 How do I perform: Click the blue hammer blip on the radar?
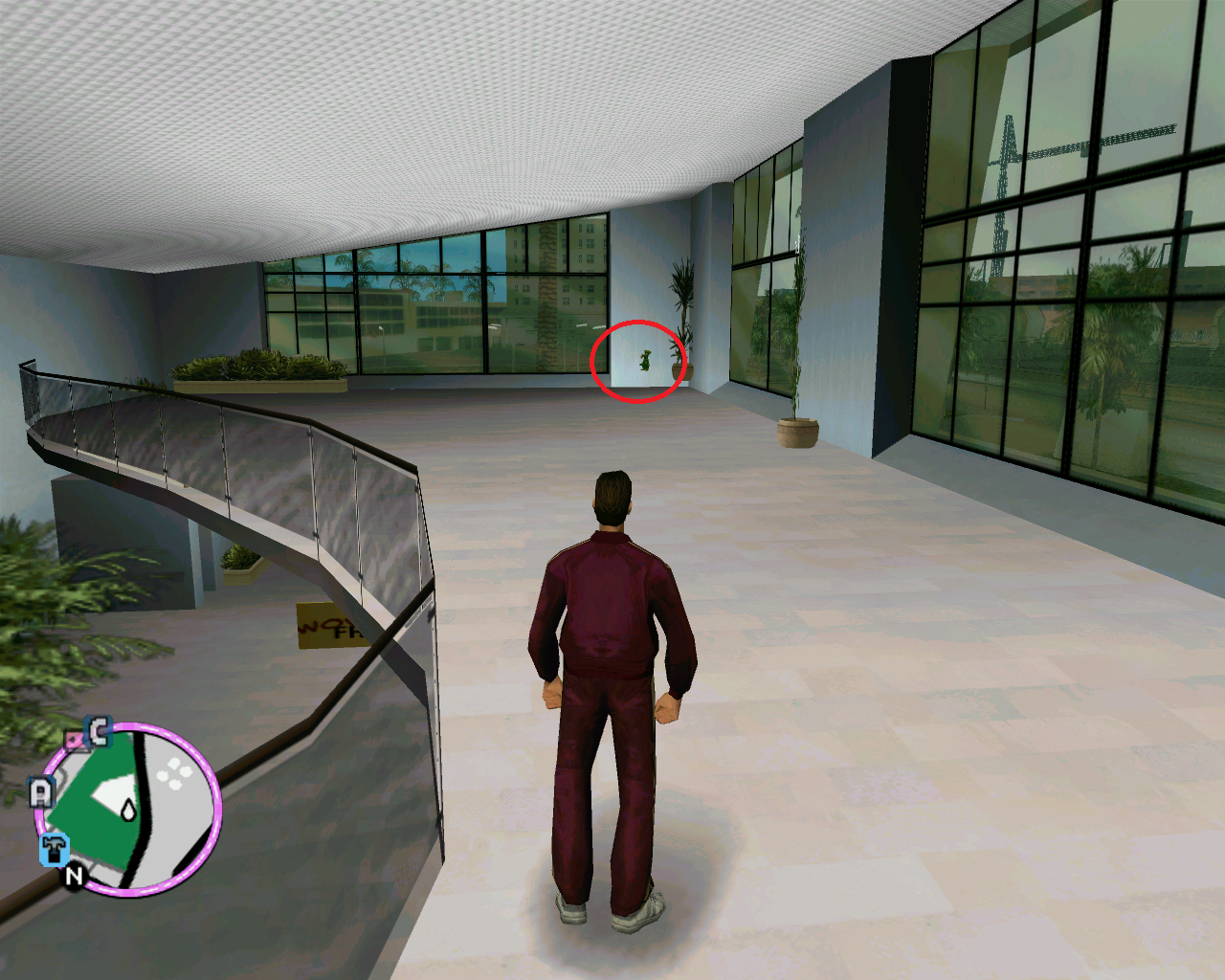55,849
